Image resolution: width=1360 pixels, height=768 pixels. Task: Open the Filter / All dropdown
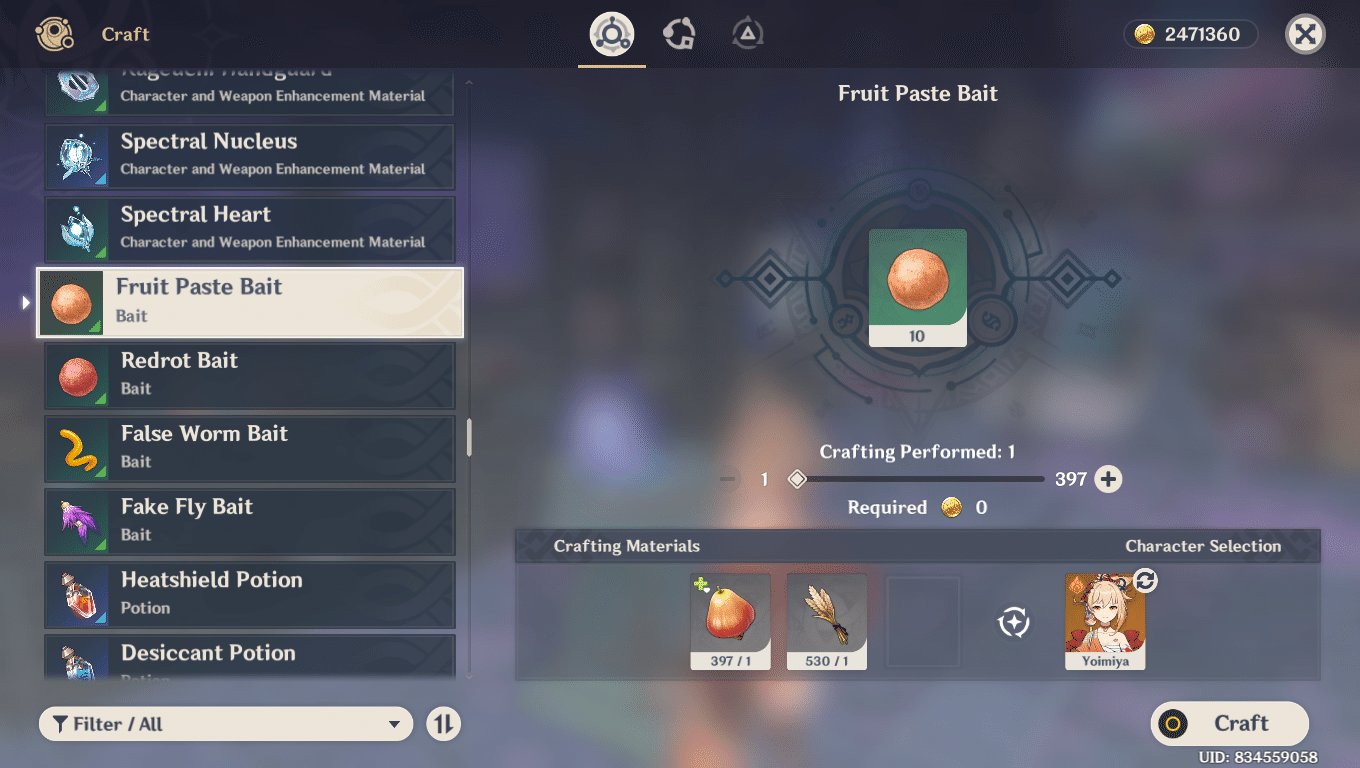pos(225,723)
